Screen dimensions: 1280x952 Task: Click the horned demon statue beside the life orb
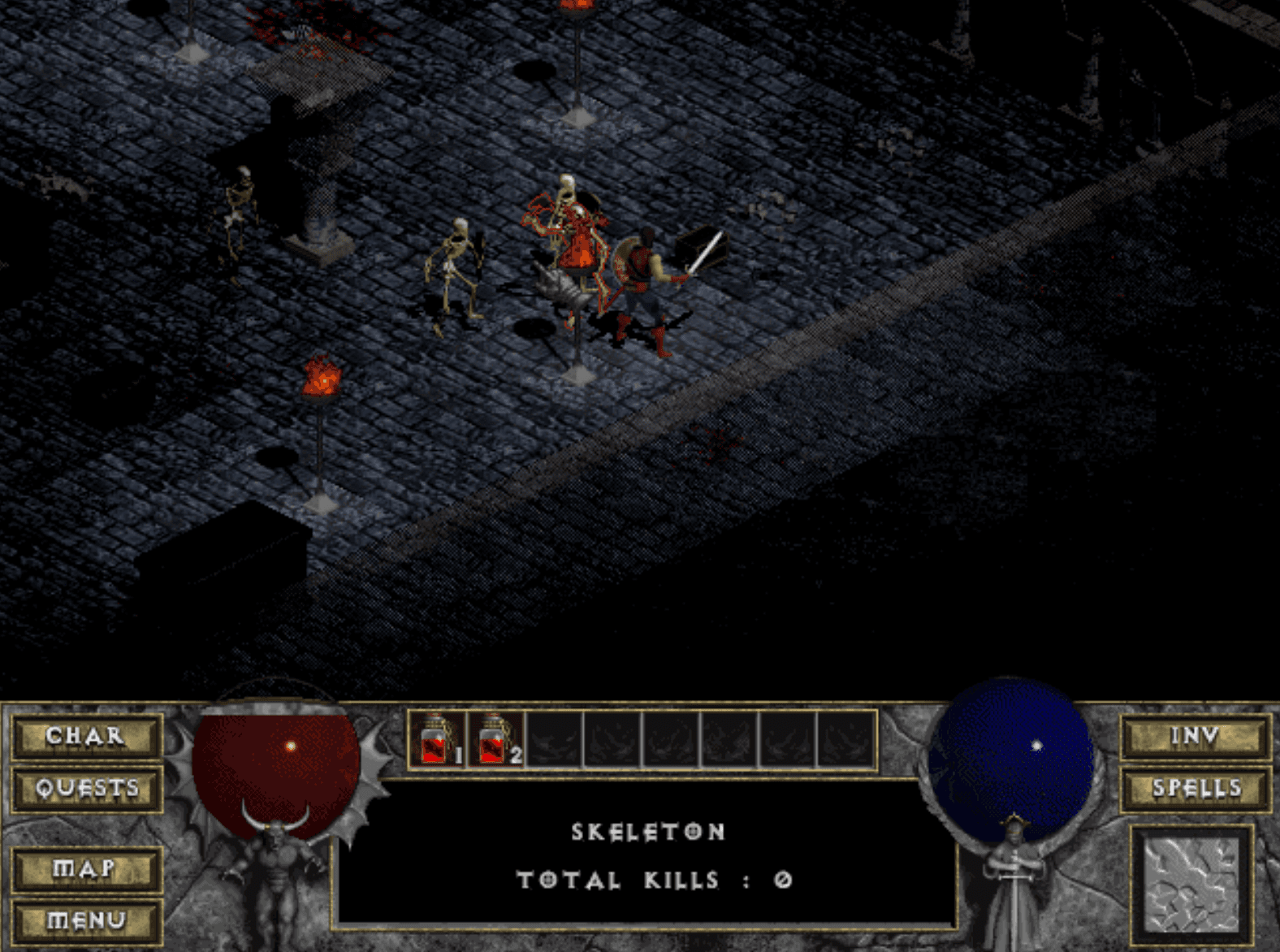(x=279, y=873)
